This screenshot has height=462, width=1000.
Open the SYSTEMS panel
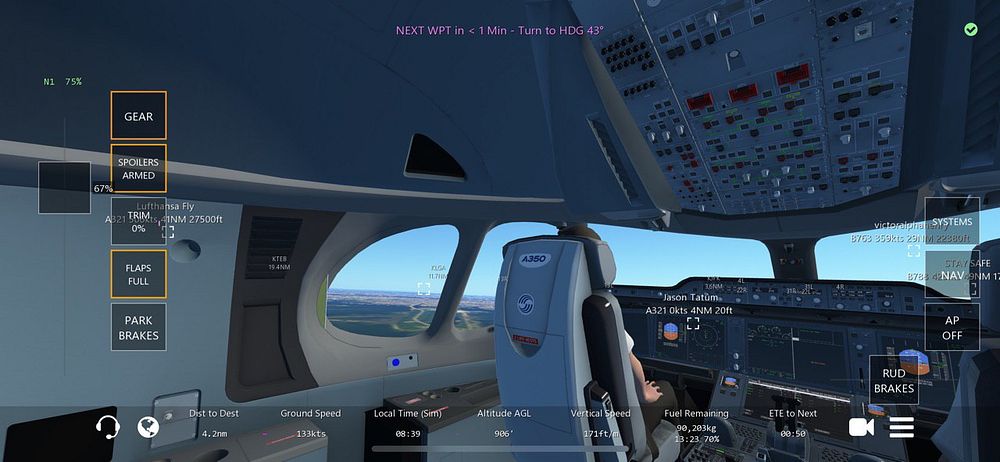click(x=952, y=221)
